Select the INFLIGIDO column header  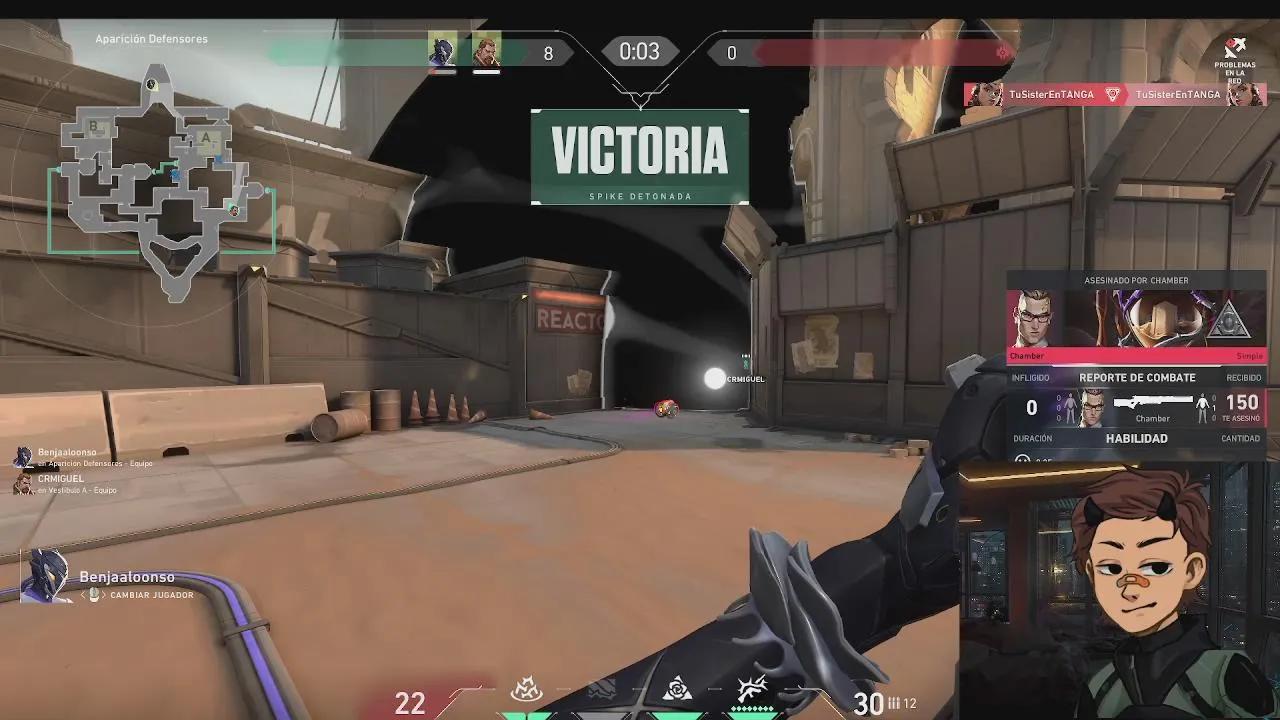click(1033, 378)
